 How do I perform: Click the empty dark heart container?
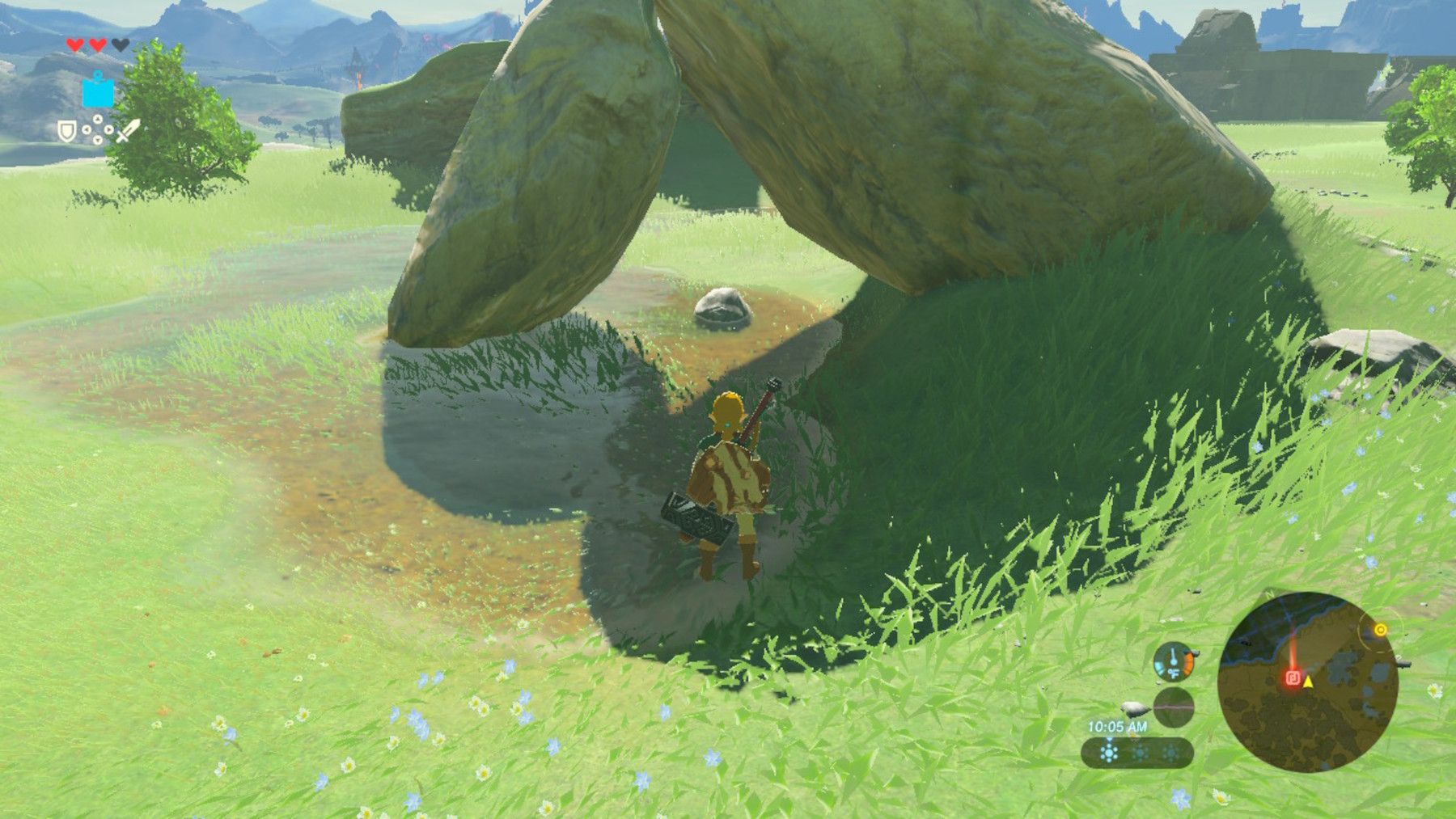coord(120,44)
